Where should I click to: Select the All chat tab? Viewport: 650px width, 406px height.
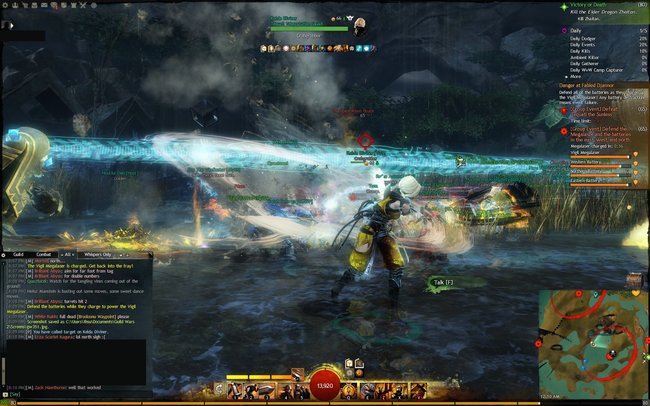[69, 255]
